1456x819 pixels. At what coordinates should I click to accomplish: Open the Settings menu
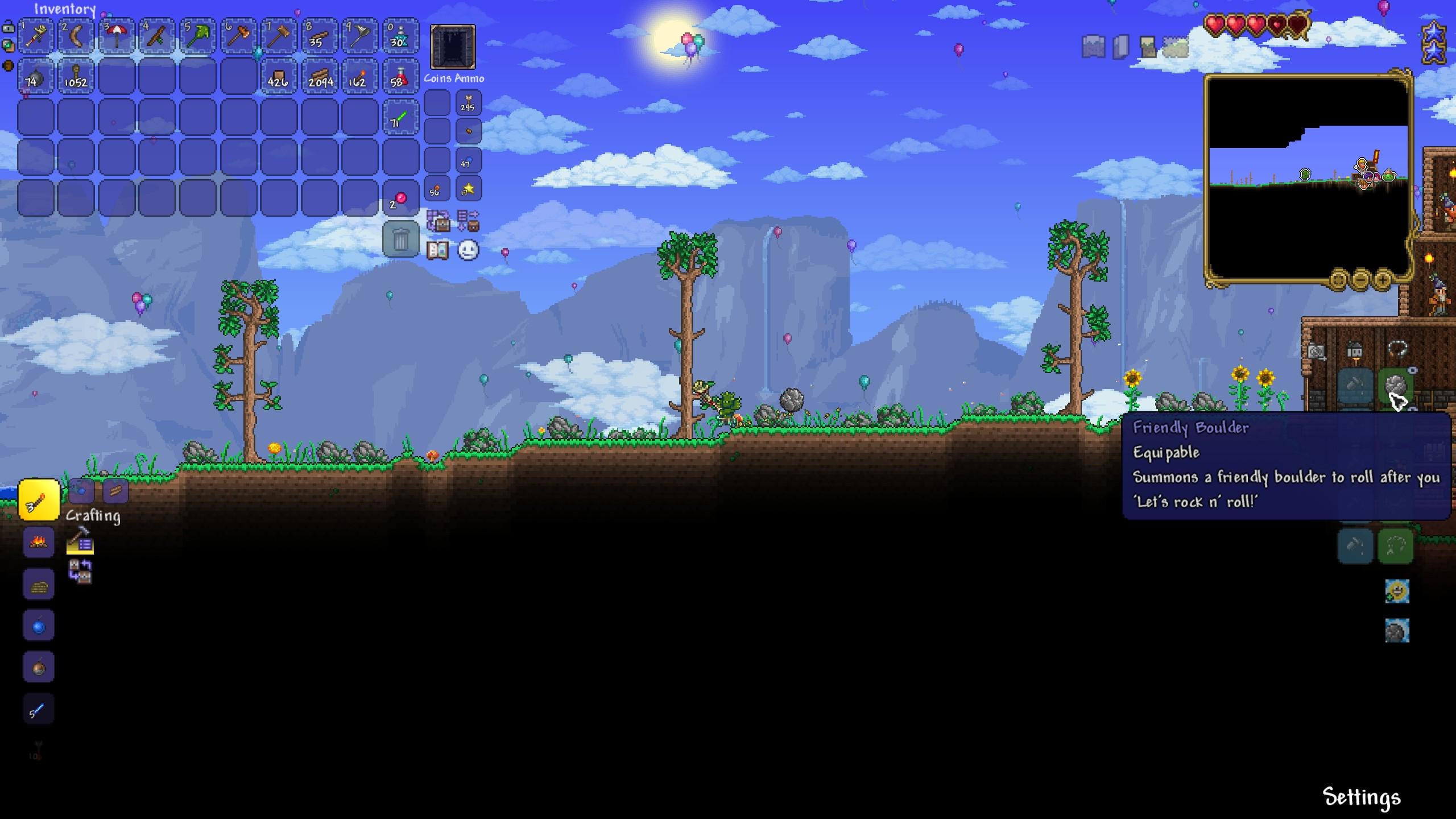[x=1361, y=797]
